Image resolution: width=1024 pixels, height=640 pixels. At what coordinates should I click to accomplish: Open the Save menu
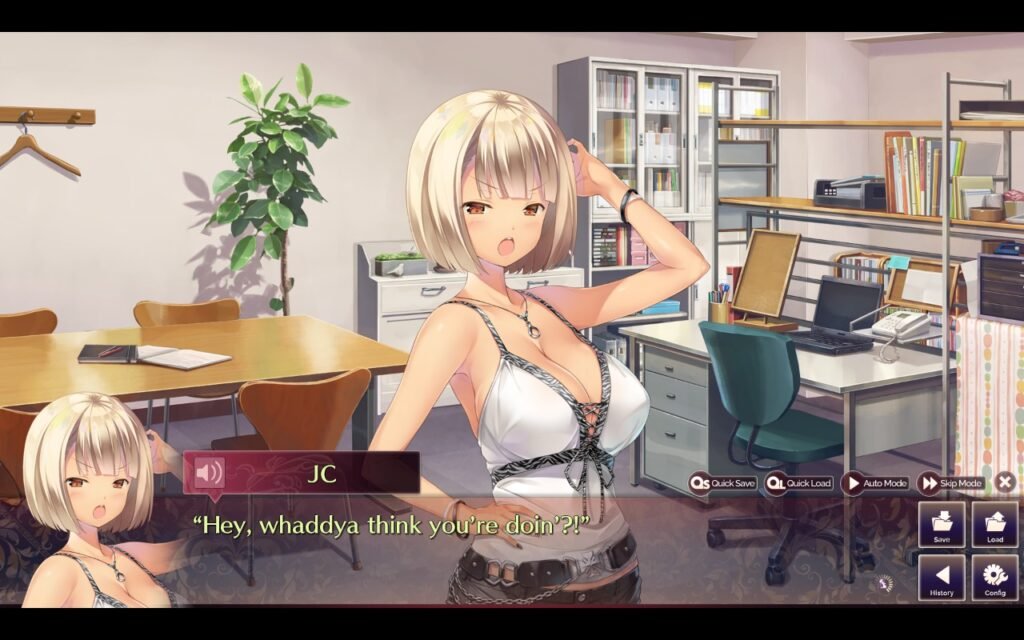pos(942,525)
